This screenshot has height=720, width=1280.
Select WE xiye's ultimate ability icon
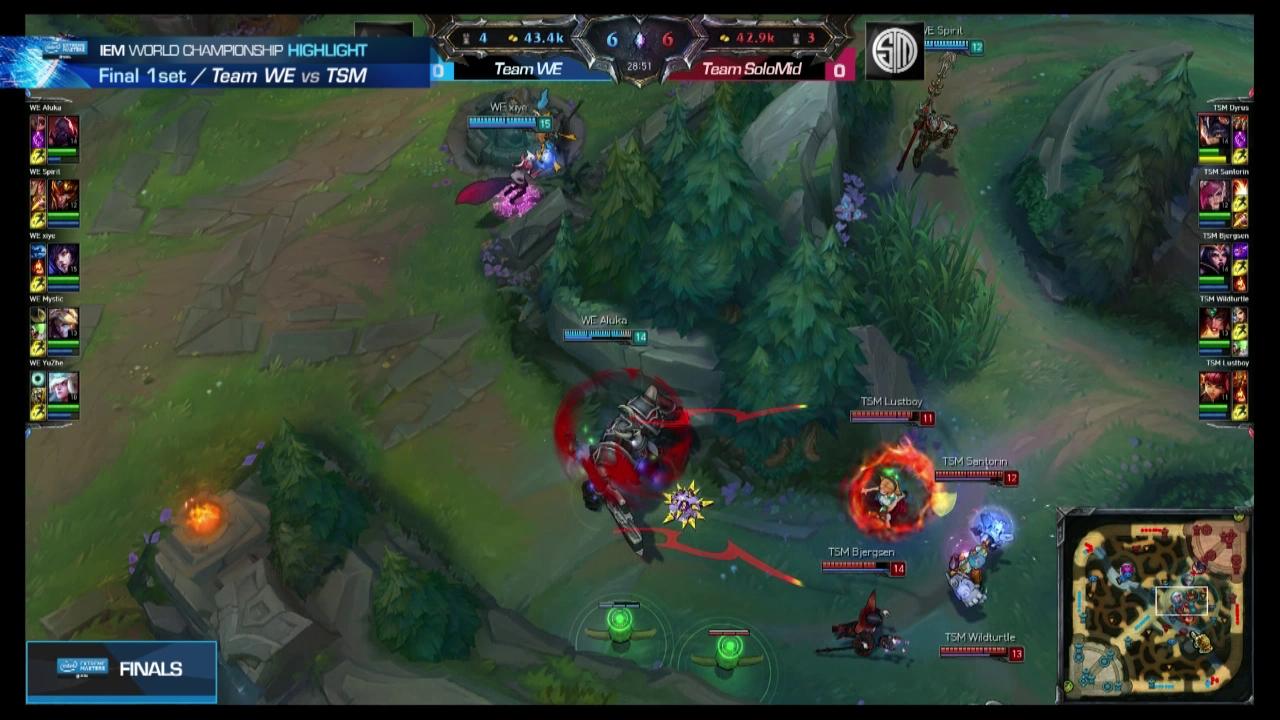(x=37, y=250)
